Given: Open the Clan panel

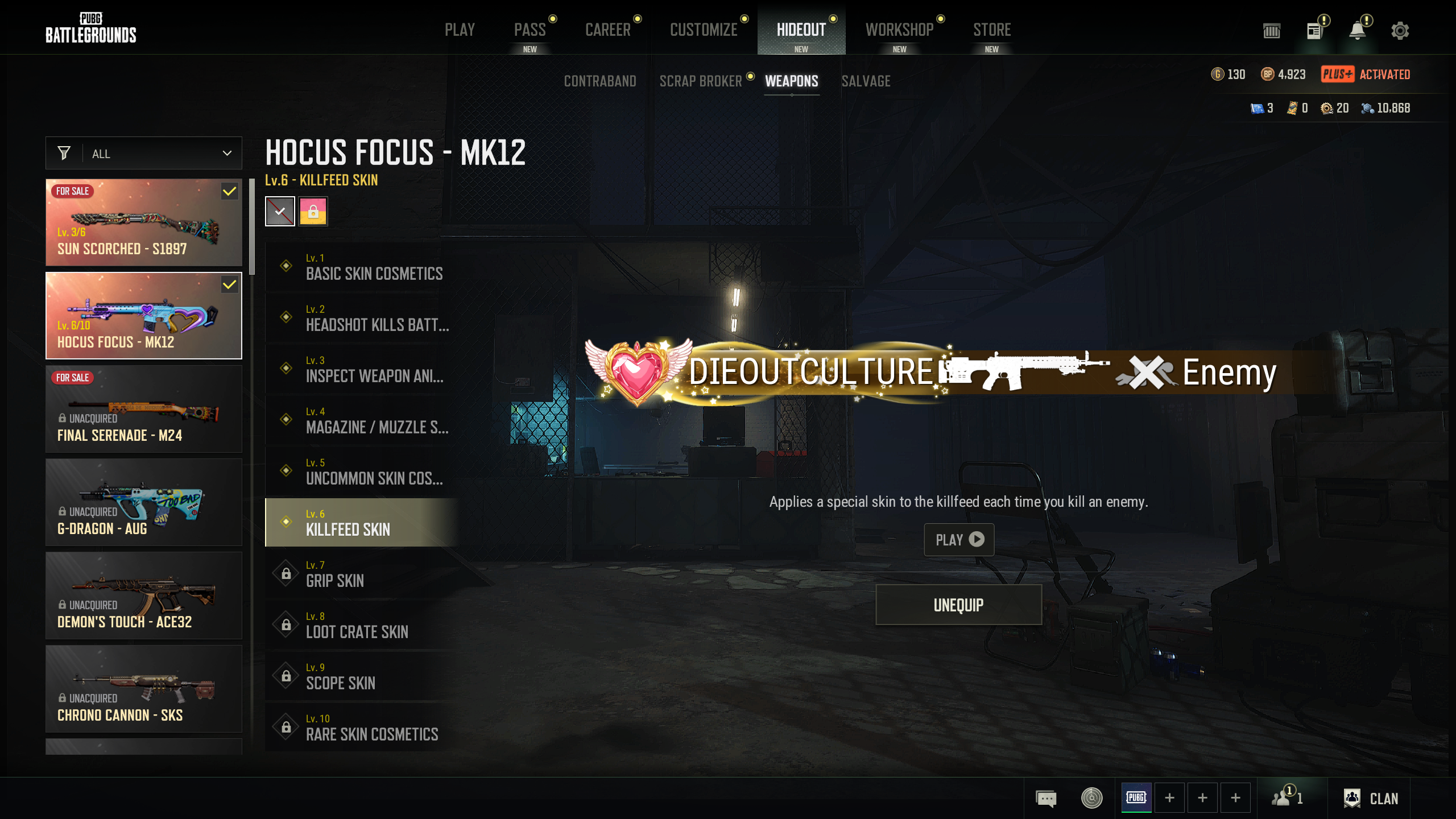Looking at the screenshot, I should click(x=1371, y=799).
